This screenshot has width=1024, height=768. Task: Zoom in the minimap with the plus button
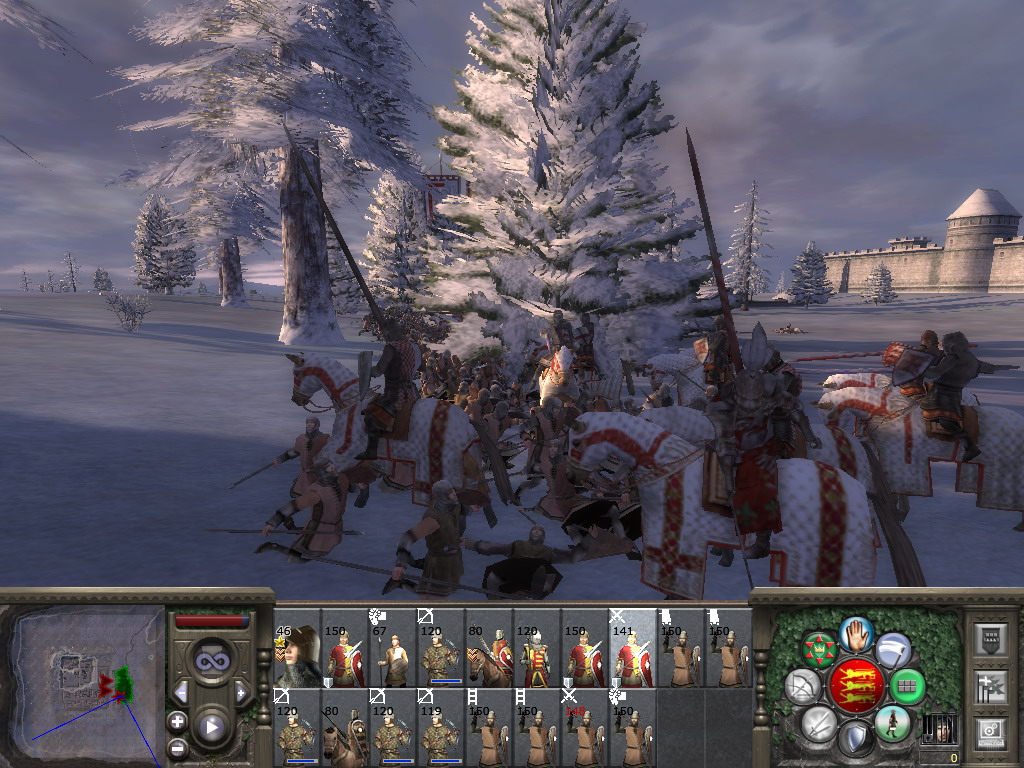pyautogui.click(x=177, y=721)
